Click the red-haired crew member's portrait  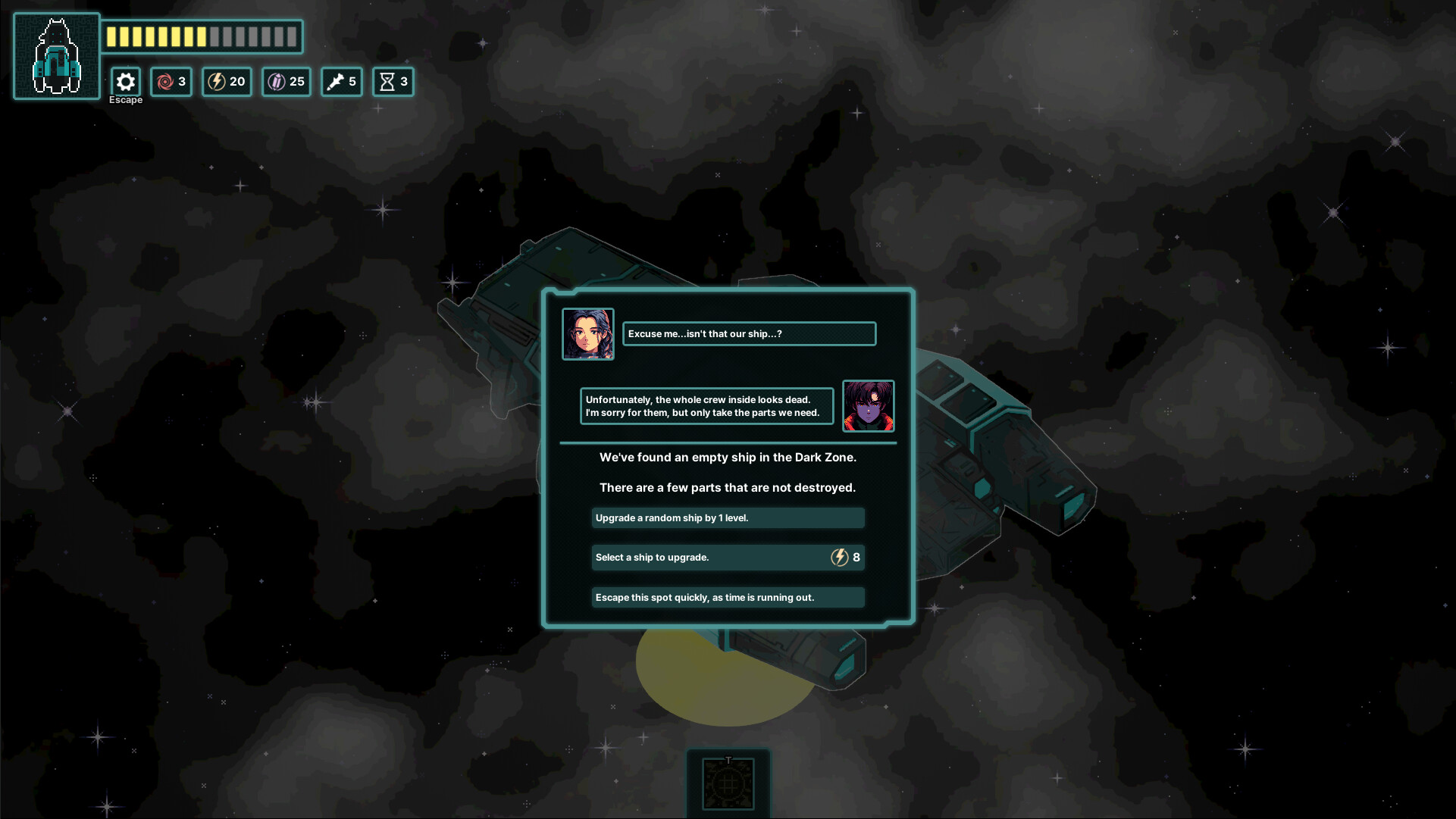pos(869,406)
